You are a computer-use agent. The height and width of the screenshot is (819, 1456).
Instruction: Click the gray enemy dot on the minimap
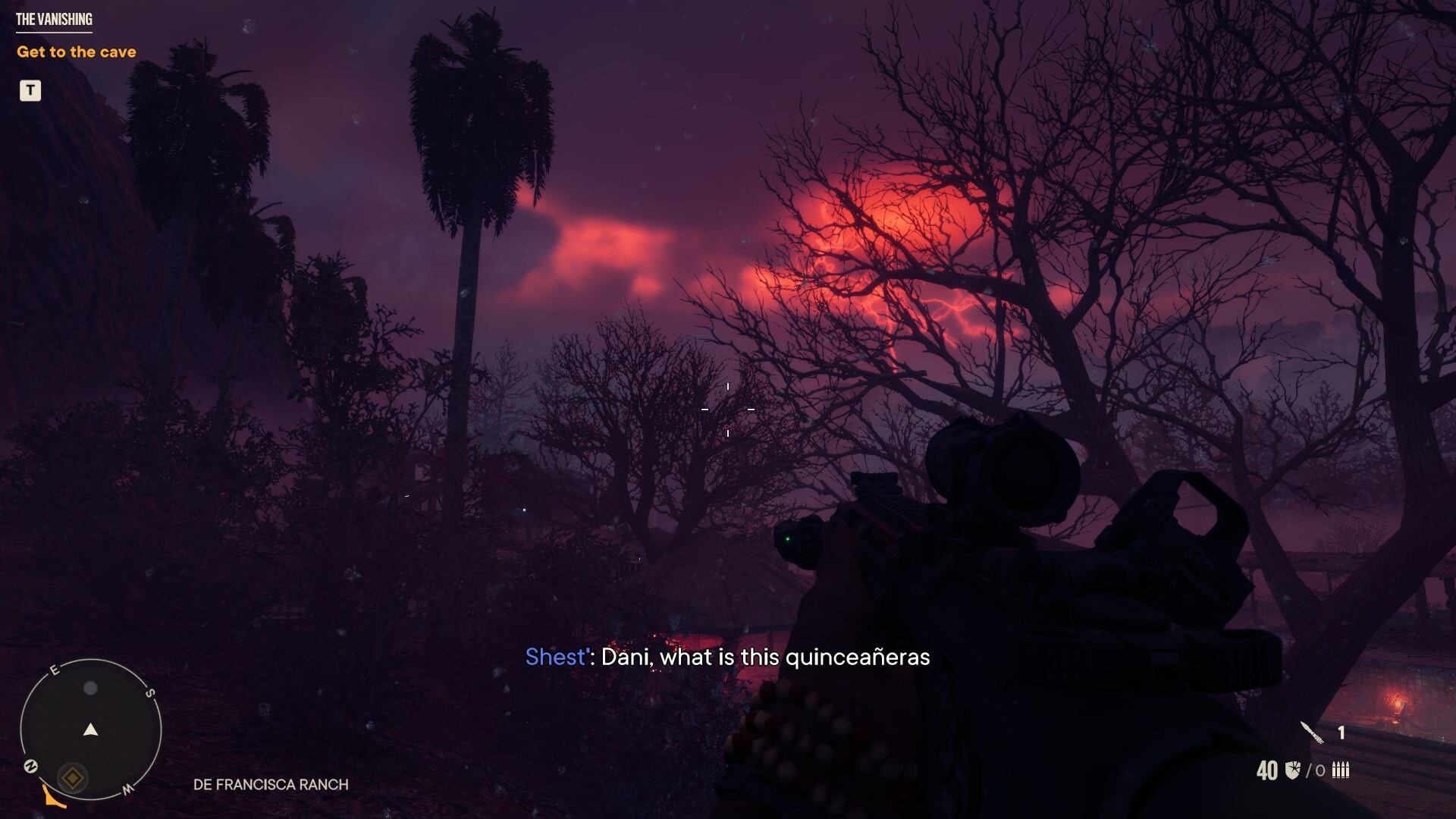pyautogui.click(x=90, y=689)
